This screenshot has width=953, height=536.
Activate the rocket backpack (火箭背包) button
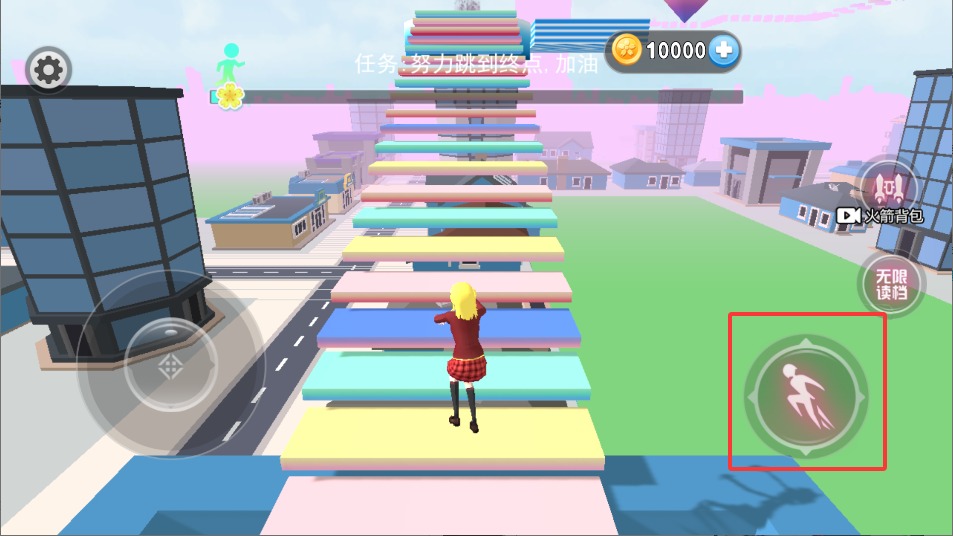886,191
